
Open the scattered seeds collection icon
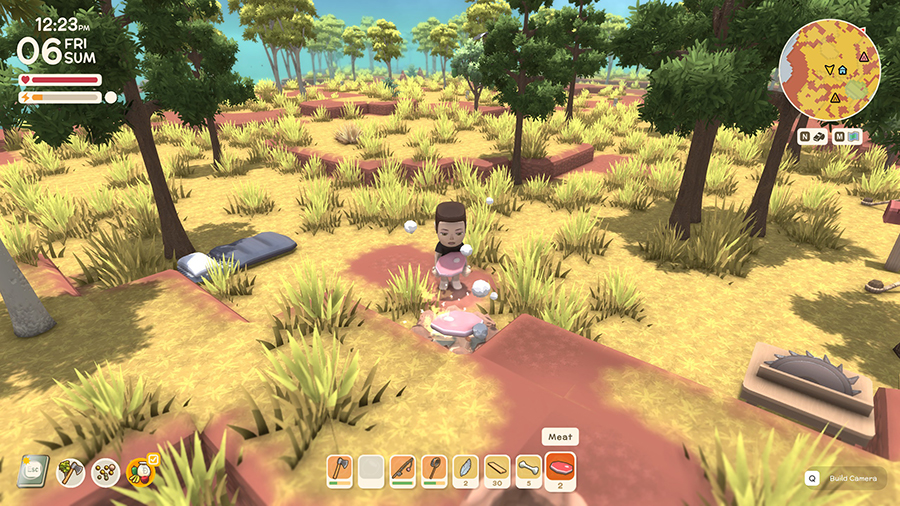106,471
